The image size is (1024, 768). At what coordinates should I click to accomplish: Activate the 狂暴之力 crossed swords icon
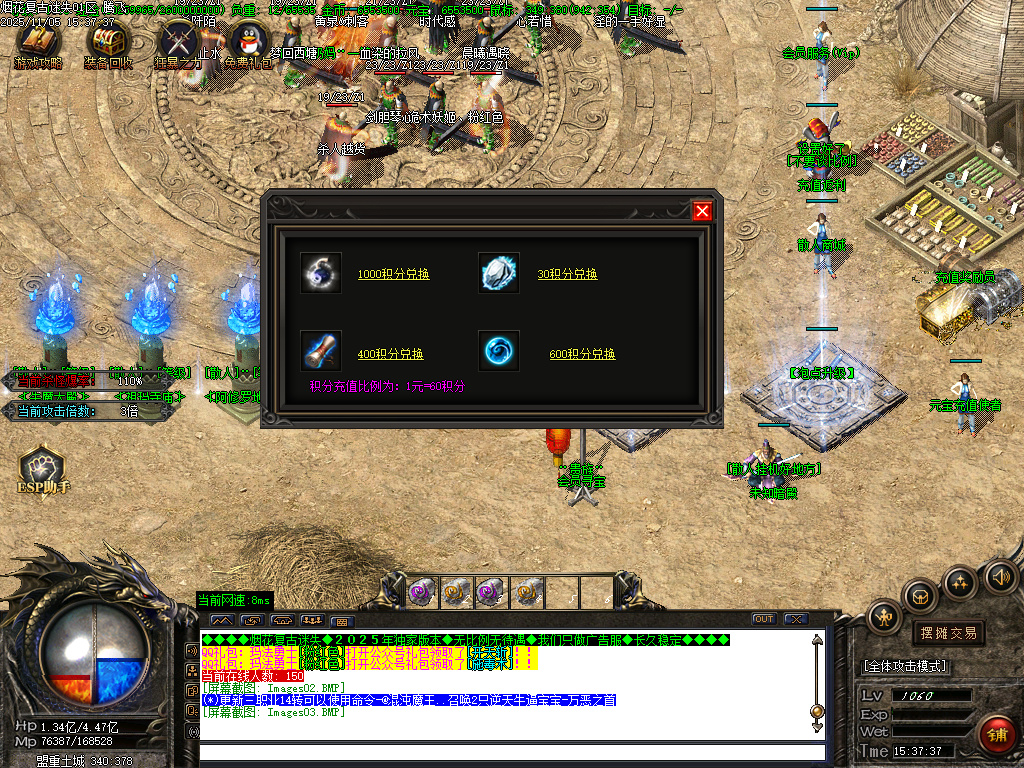(x=179, y=43)
